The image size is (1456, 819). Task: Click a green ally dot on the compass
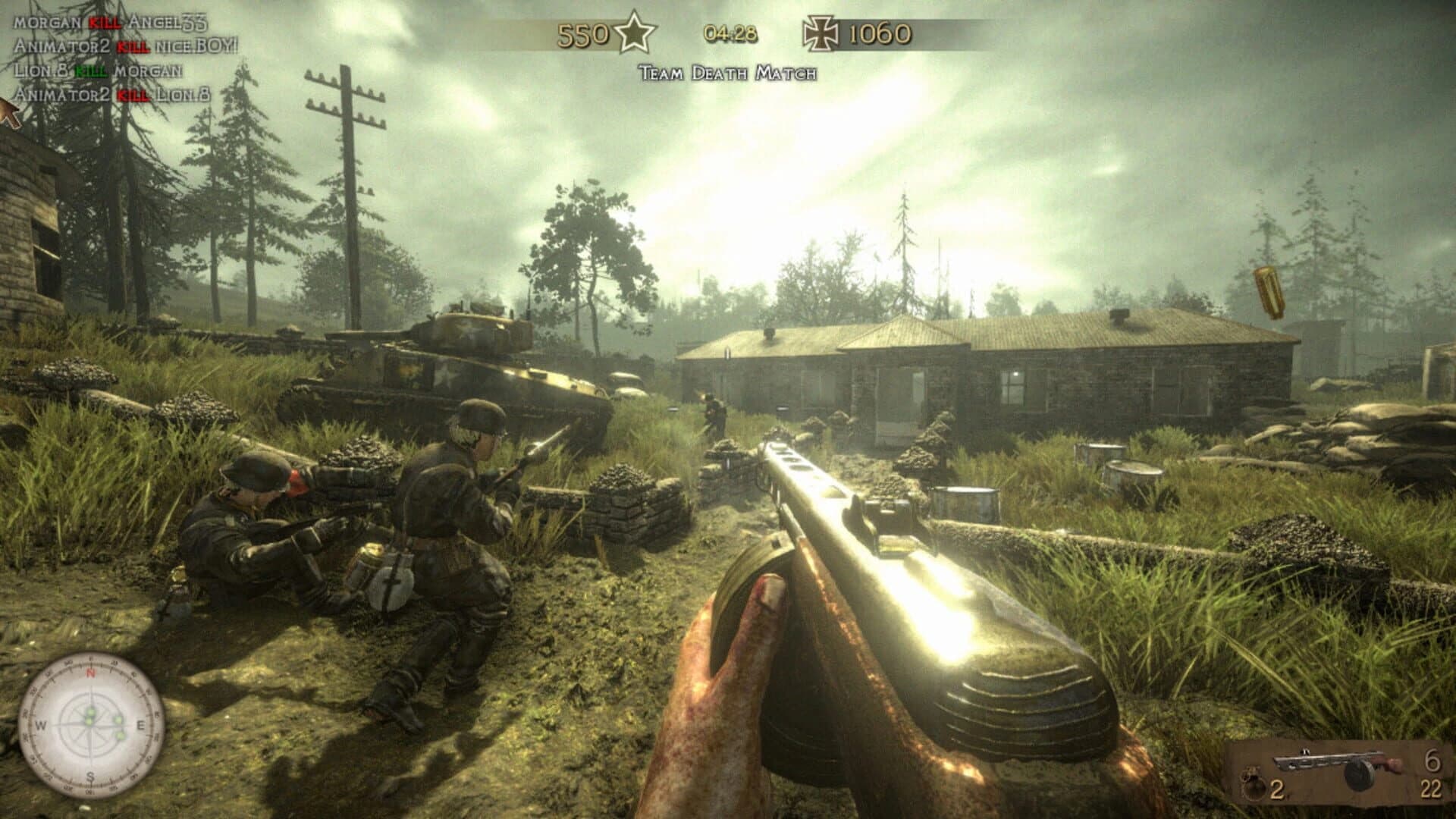pos(90,712)
